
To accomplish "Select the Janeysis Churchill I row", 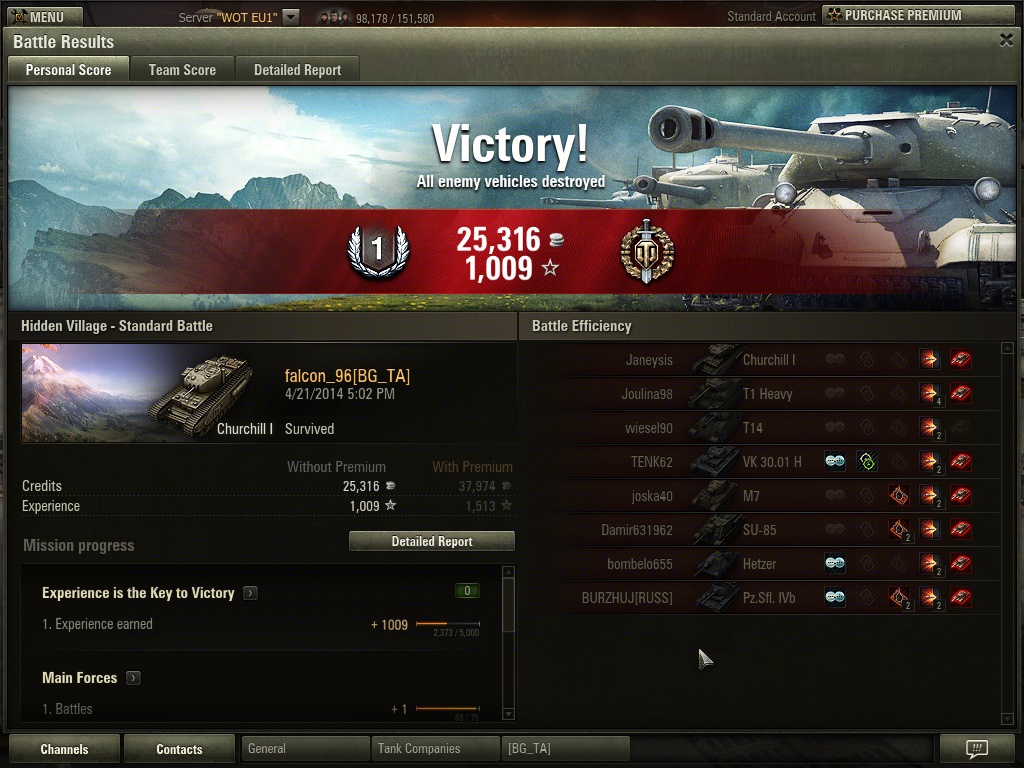I will point(760,360).
